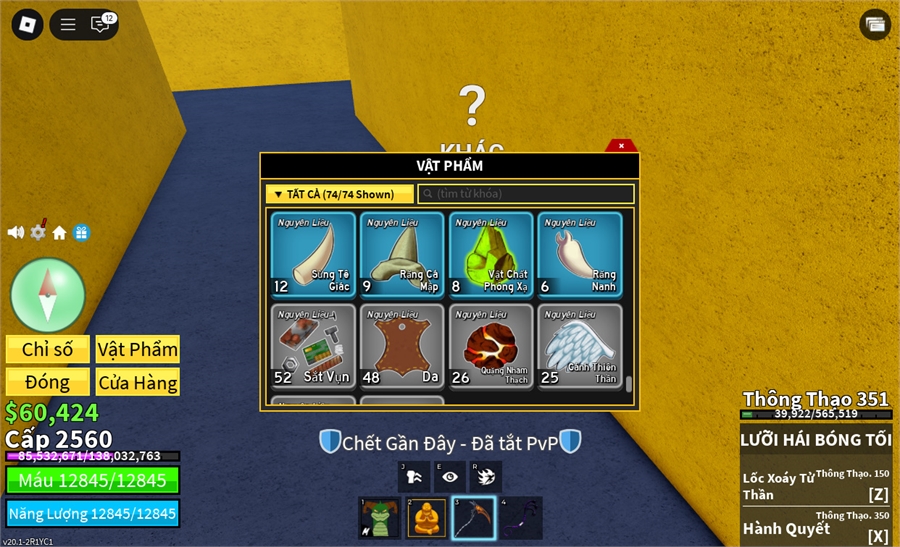
Task: Select the Cánh Thiên Thần item
Action: pyautogui.click(x=579, y=346)
